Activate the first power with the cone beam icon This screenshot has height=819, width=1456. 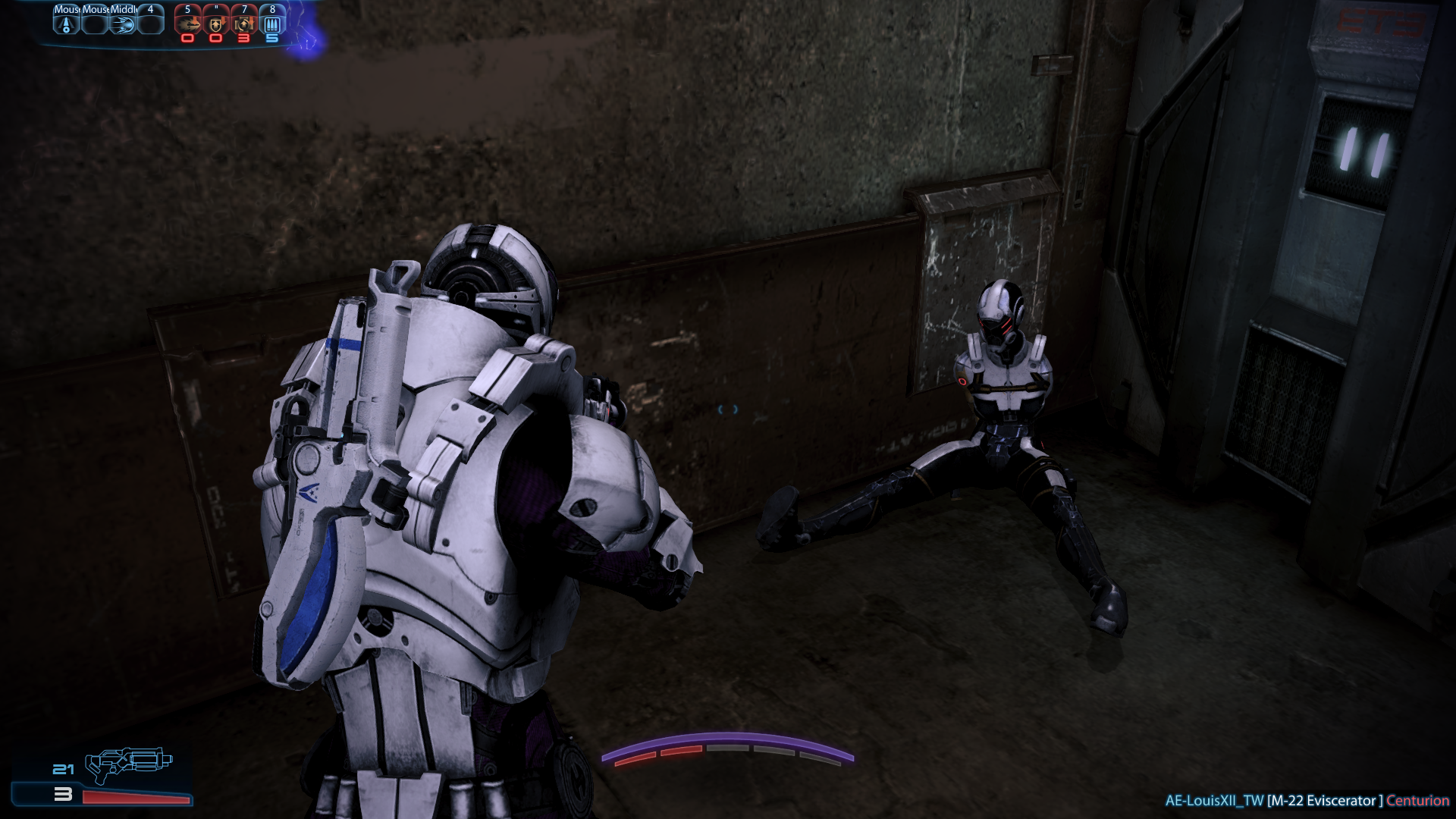point(67,24)
